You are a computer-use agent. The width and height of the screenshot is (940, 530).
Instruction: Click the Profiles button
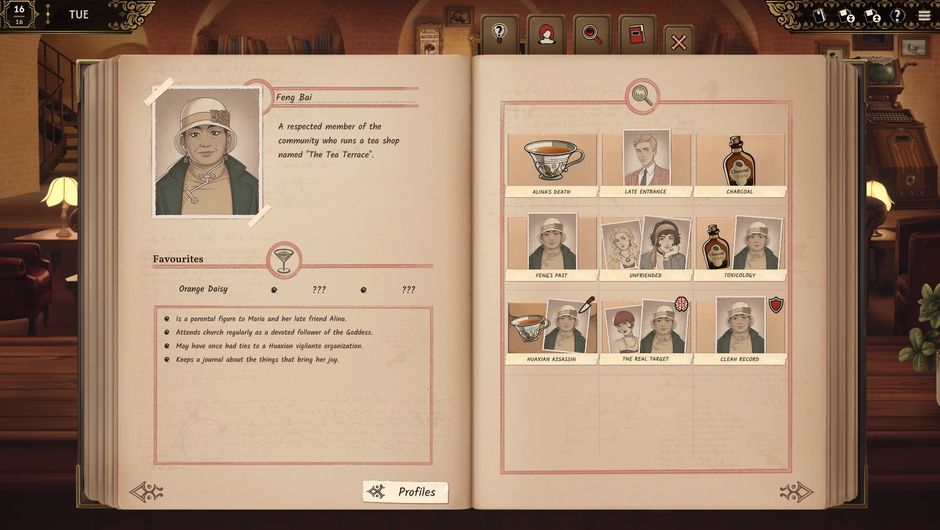pos(405,492)
